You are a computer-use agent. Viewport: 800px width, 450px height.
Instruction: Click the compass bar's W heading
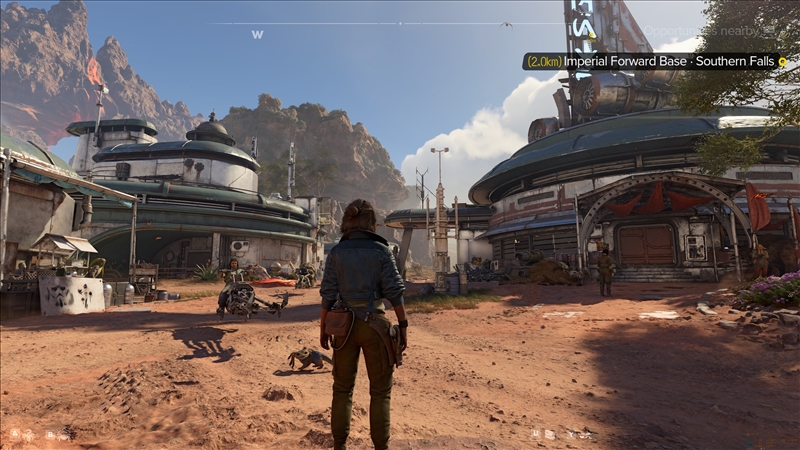pos(257,34)
